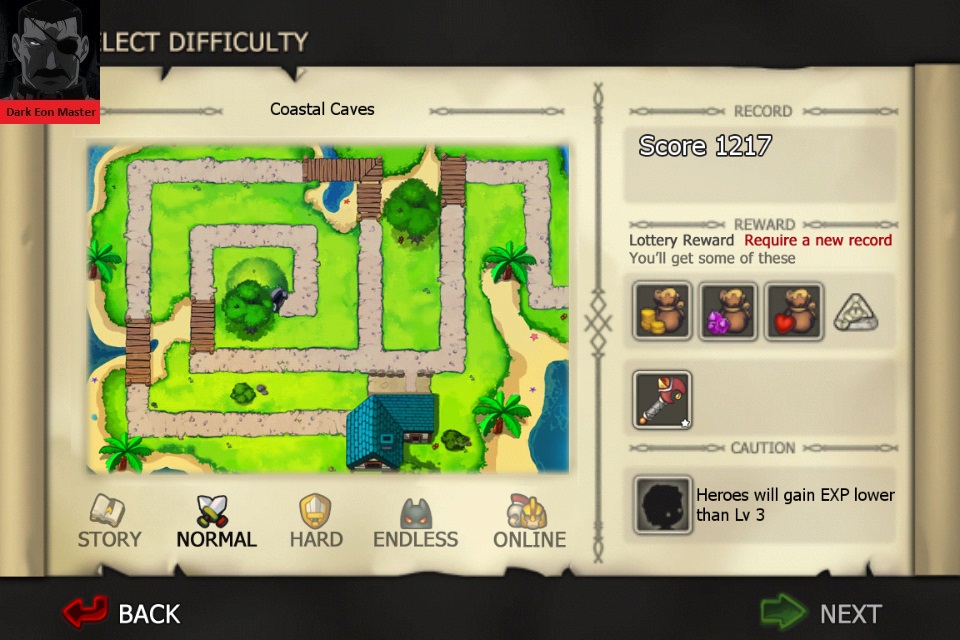
Task: Open the Coastal Caves map preview
Action: pyautogui.click(x=328, y=308)
